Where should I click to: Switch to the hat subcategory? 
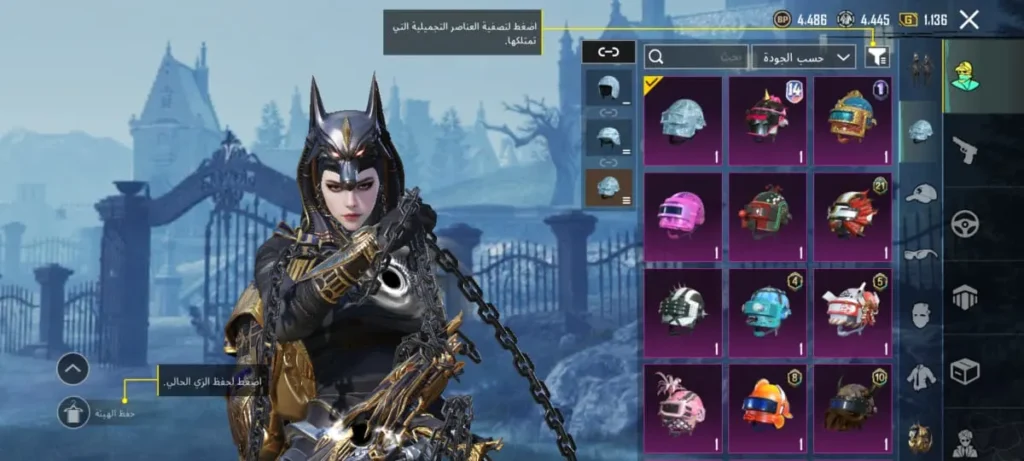920,193
